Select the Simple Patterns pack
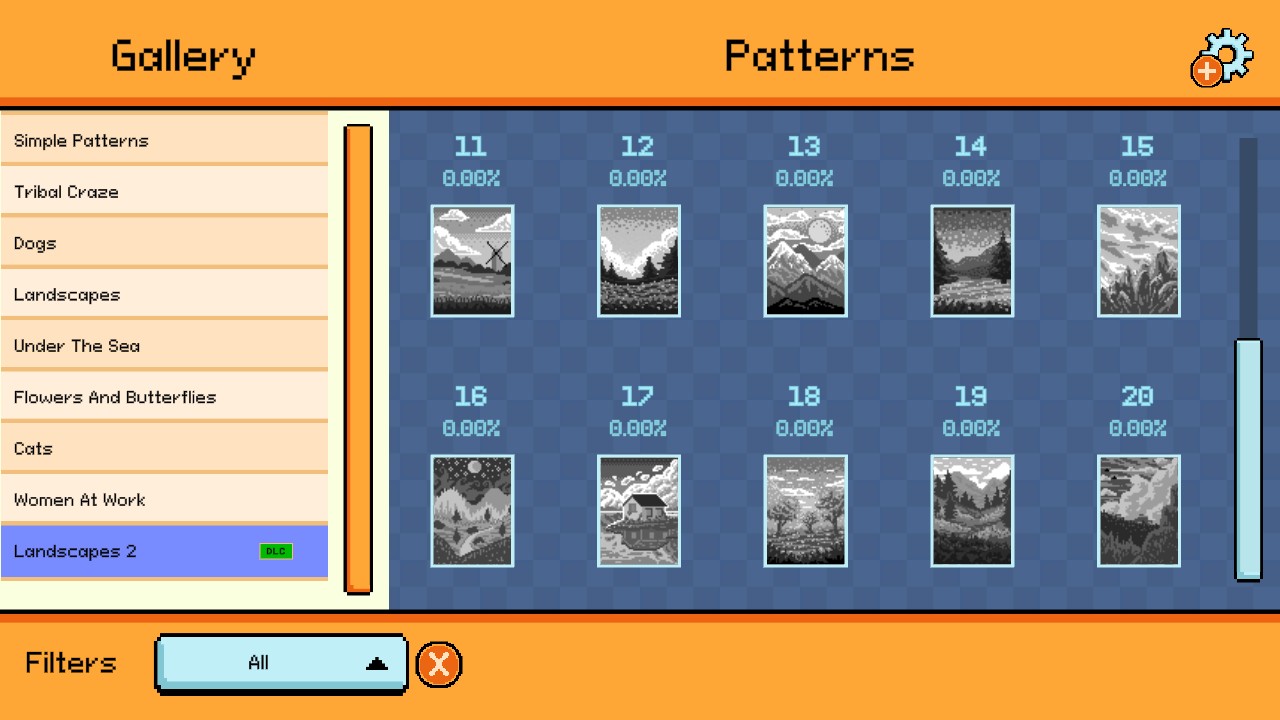 click(165, 140)
